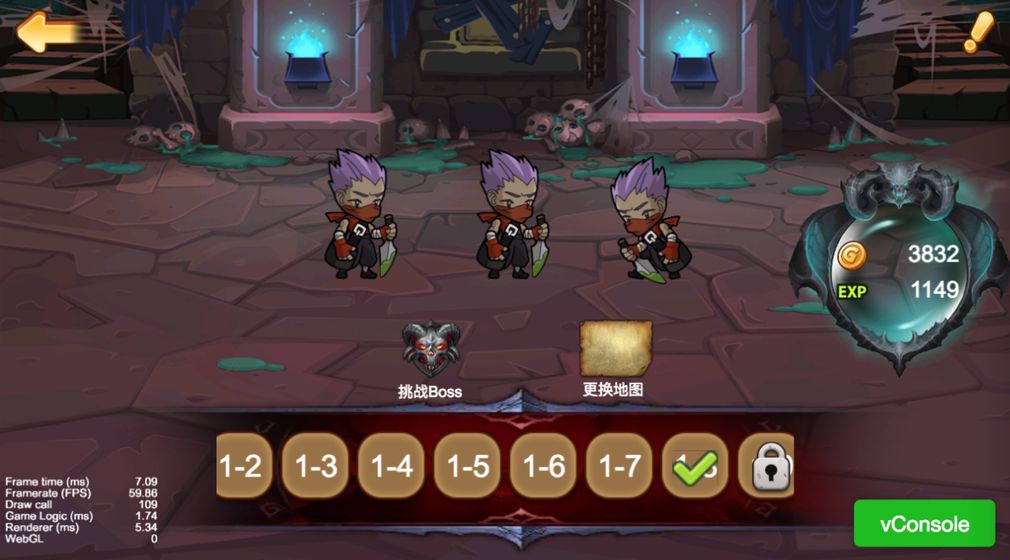1010x560 pixels.
Task: Pick stage 1-4 tile
Action: [392, 466]
